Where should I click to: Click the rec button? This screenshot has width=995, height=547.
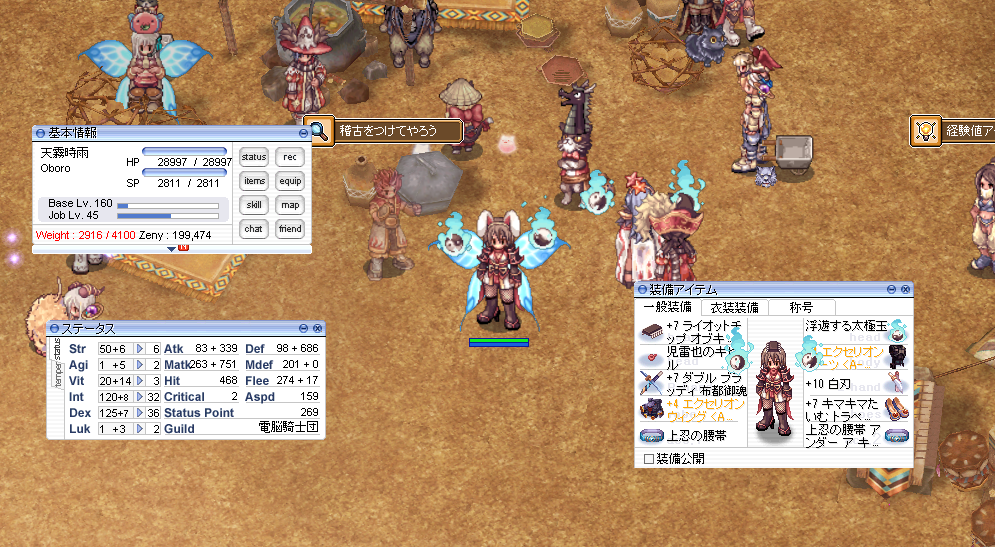[290, 157]
